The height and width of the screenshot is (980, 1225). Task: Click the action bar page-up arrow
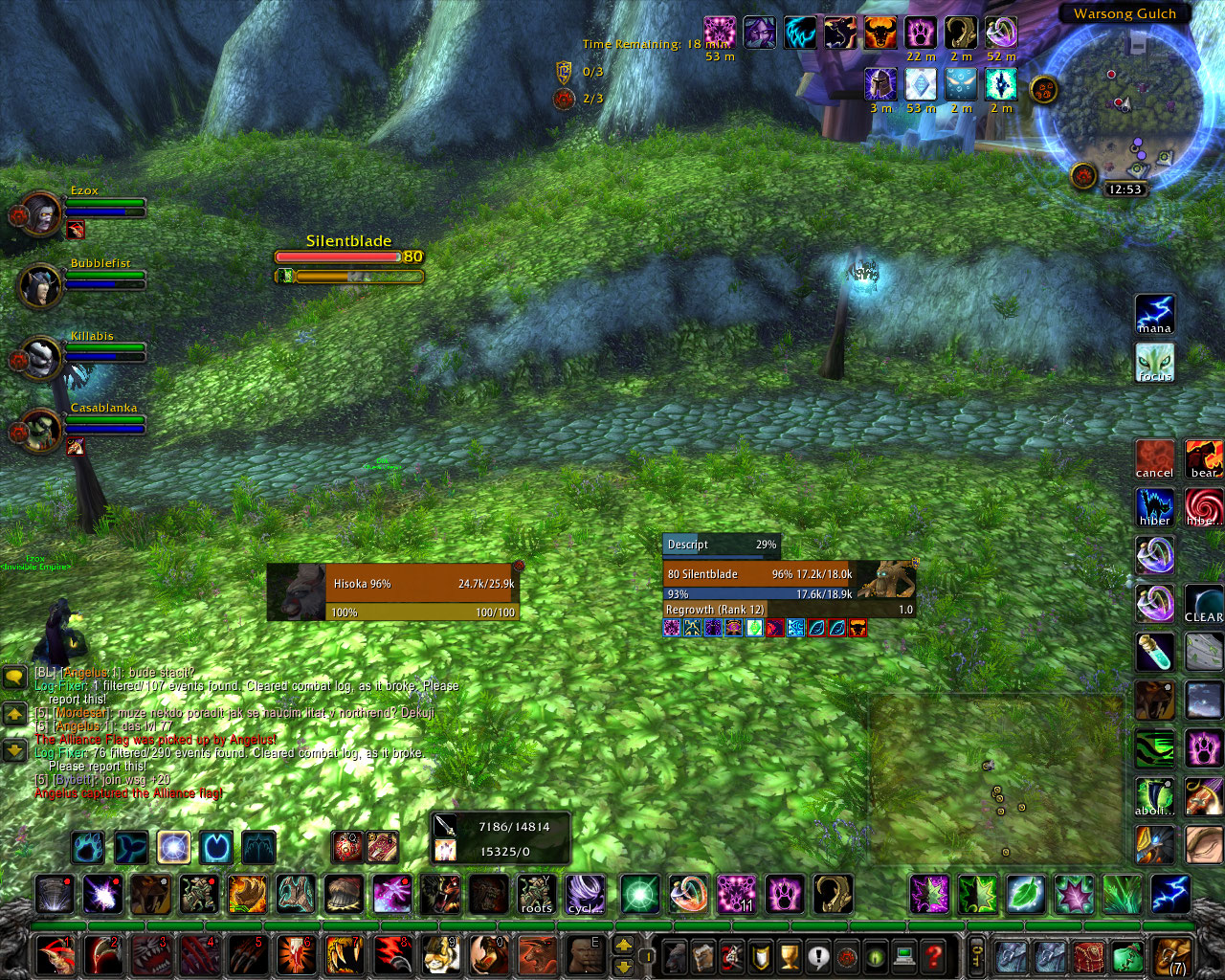[x=623, y=945]
